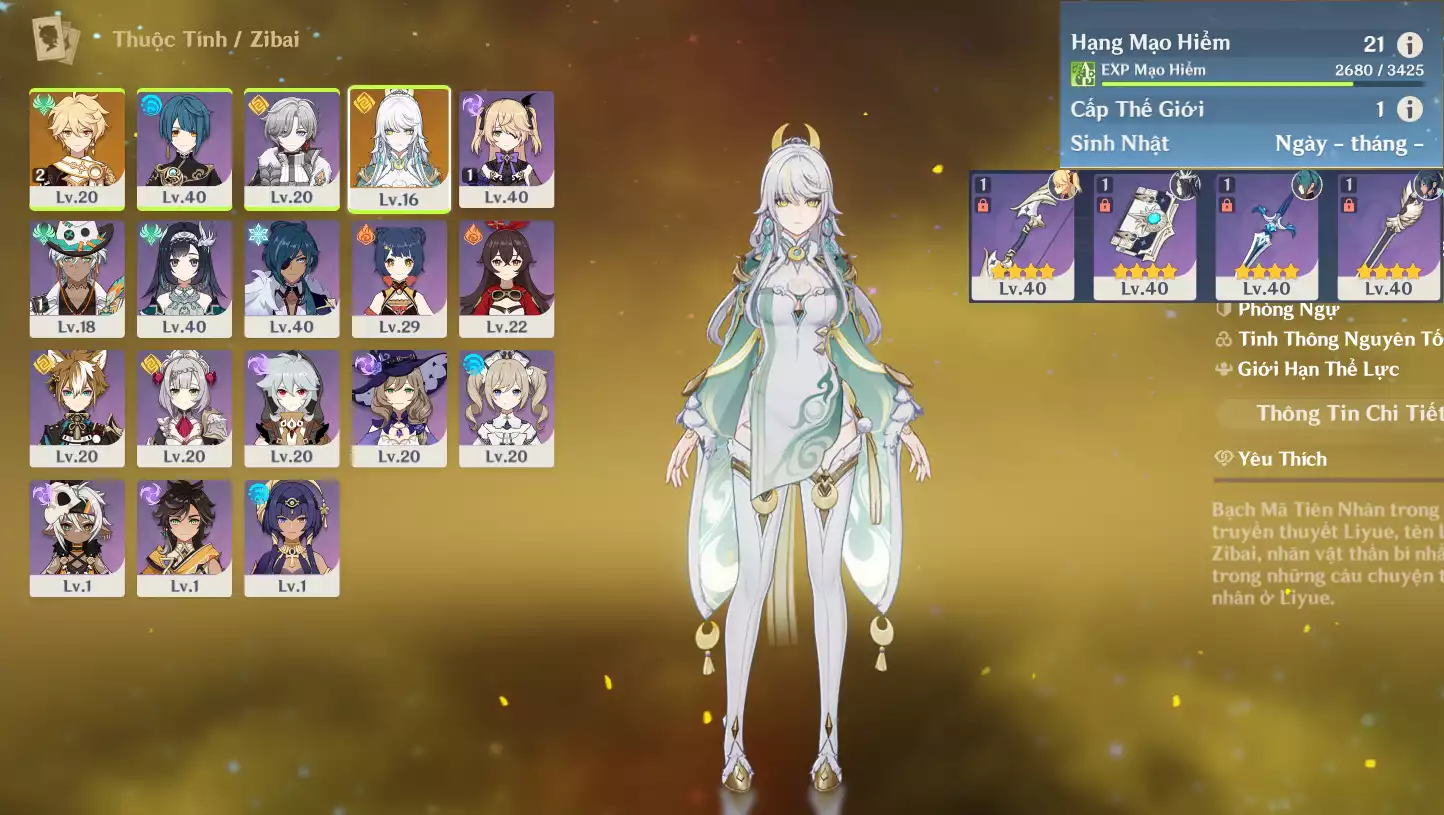Viewport: 1444px width, 815px height.
Task: Pick Lisa's witch-hat portrait
Action: click(399, 408)
